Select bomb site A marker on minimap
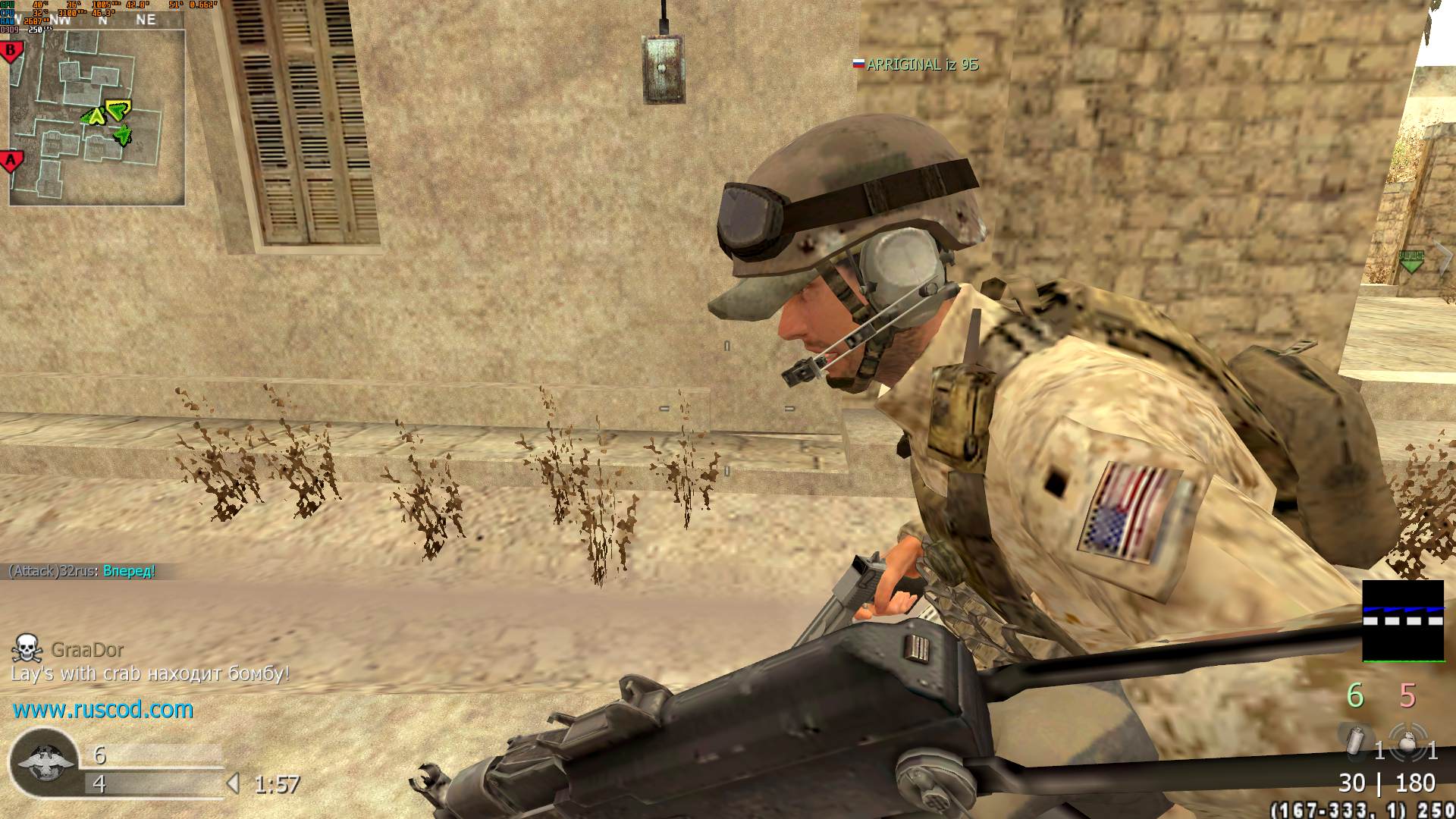Viewport: 1456px width, 819px height. point(11,161)
